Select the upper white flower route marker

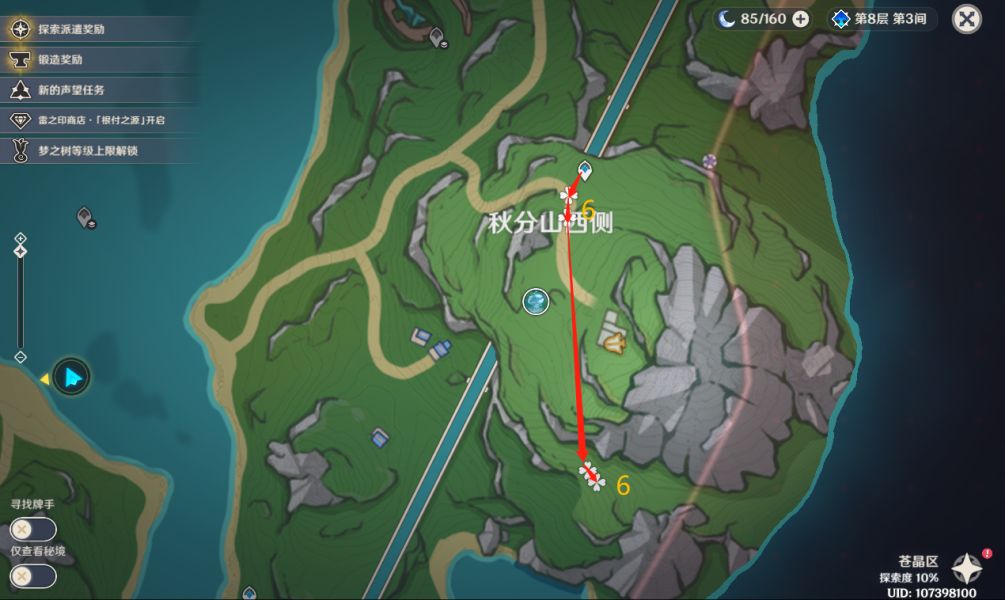(570, 194)
